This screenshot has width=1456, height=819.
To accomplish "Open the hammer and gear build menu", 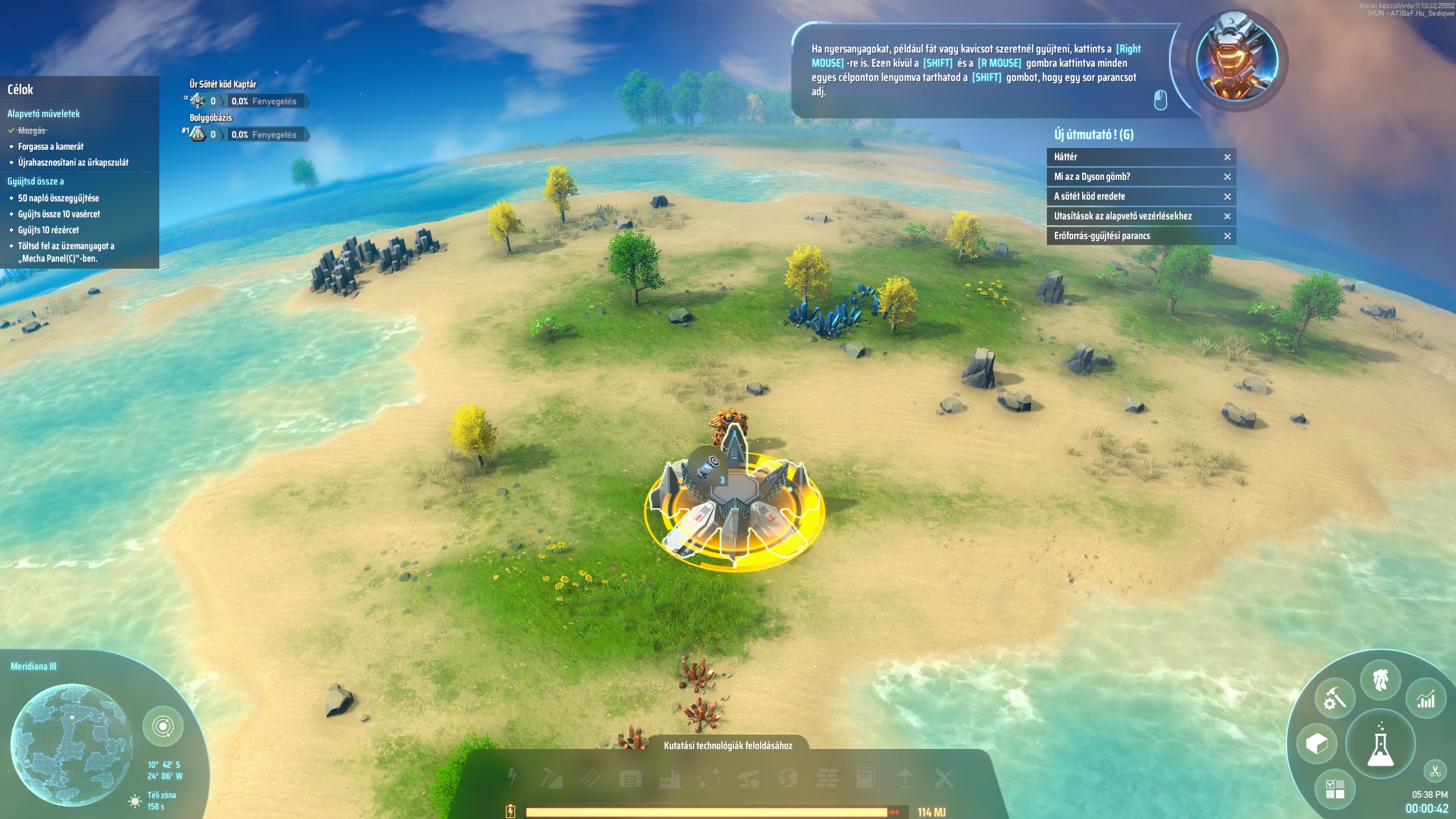I will coord(1334,698).
